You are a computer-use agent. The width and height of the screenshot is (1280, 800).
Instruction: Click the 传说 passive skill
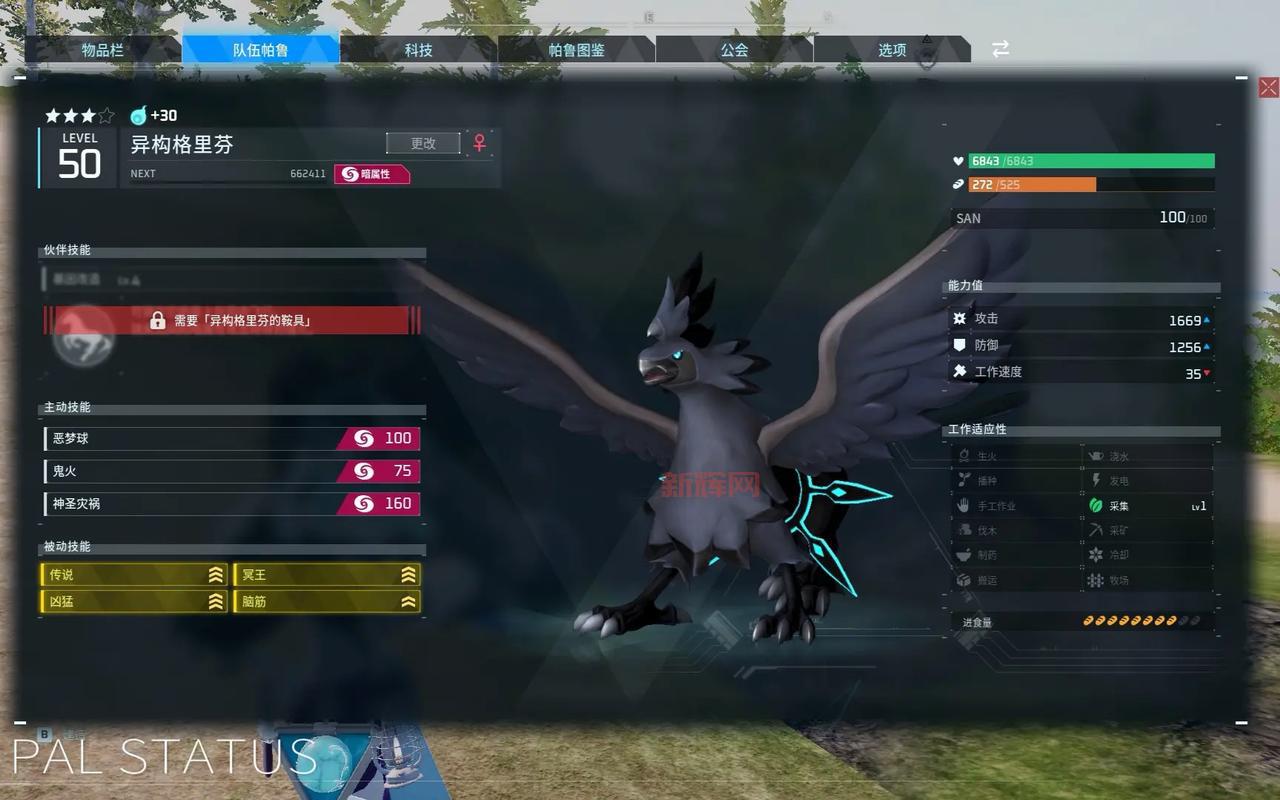[x=135, y=575]
